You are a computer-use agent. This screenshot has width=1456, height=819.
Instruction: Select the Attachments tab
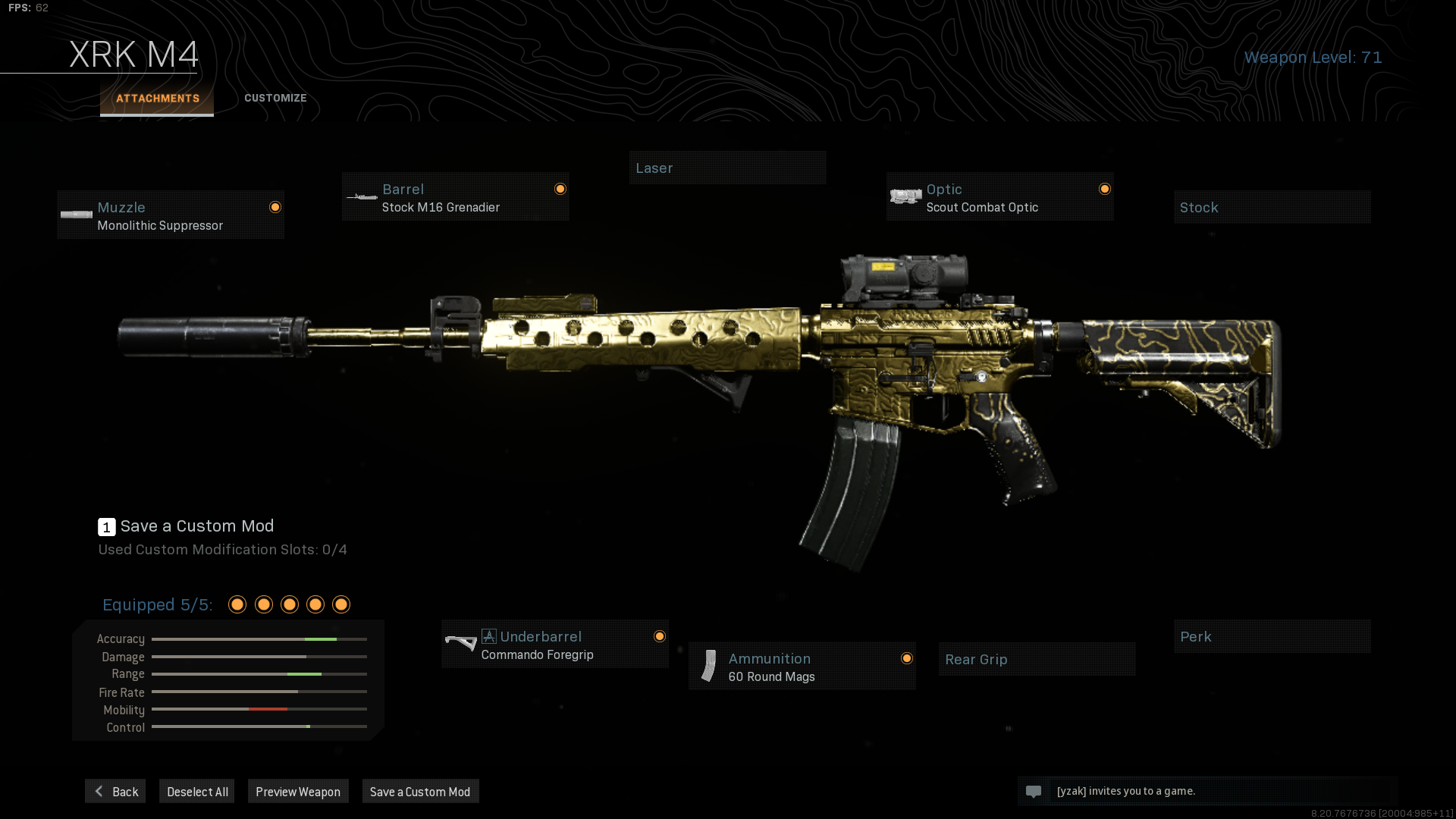(x=157, y=98)
